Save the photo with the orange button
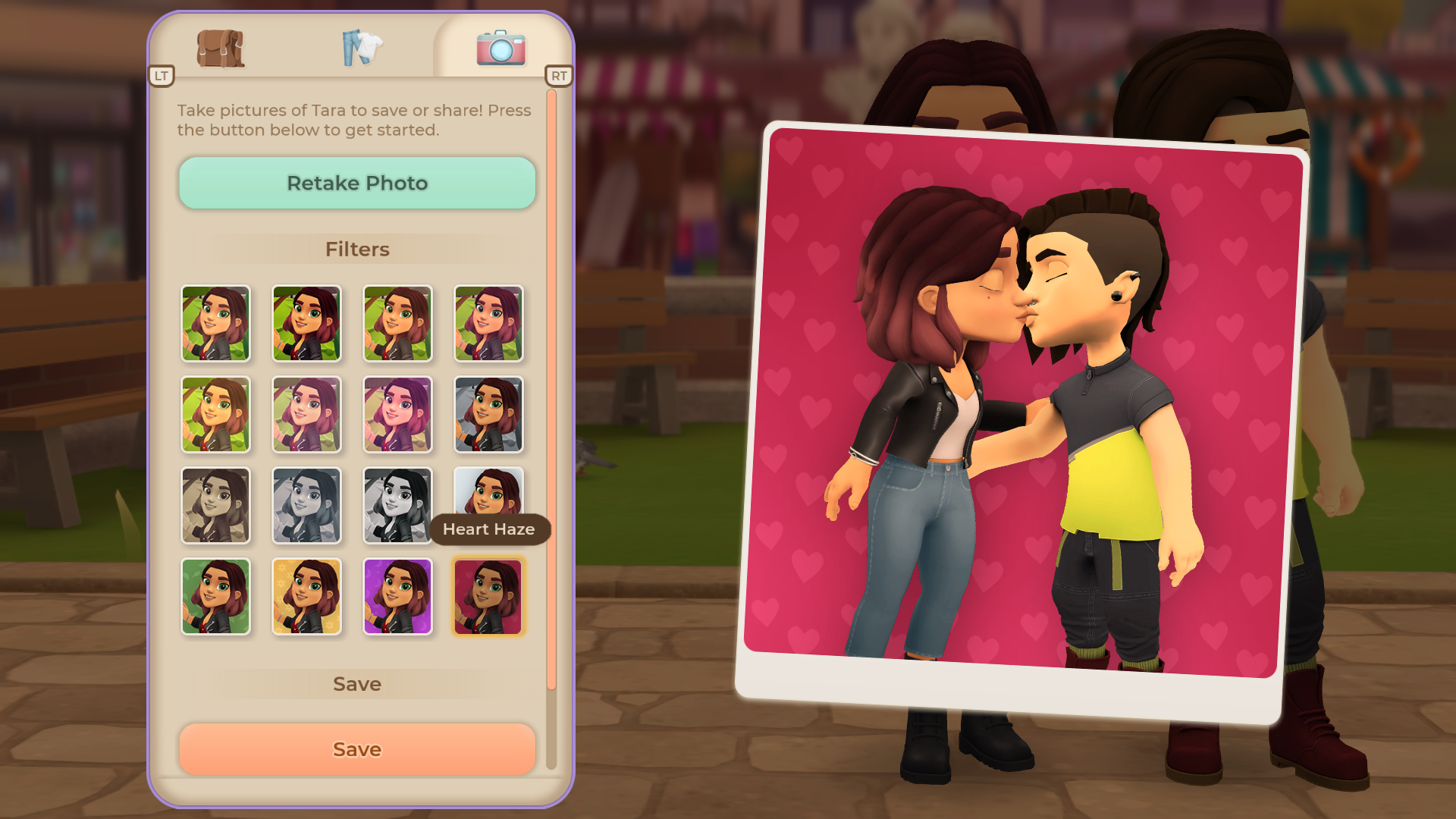1456x819 pixels. 357,749
